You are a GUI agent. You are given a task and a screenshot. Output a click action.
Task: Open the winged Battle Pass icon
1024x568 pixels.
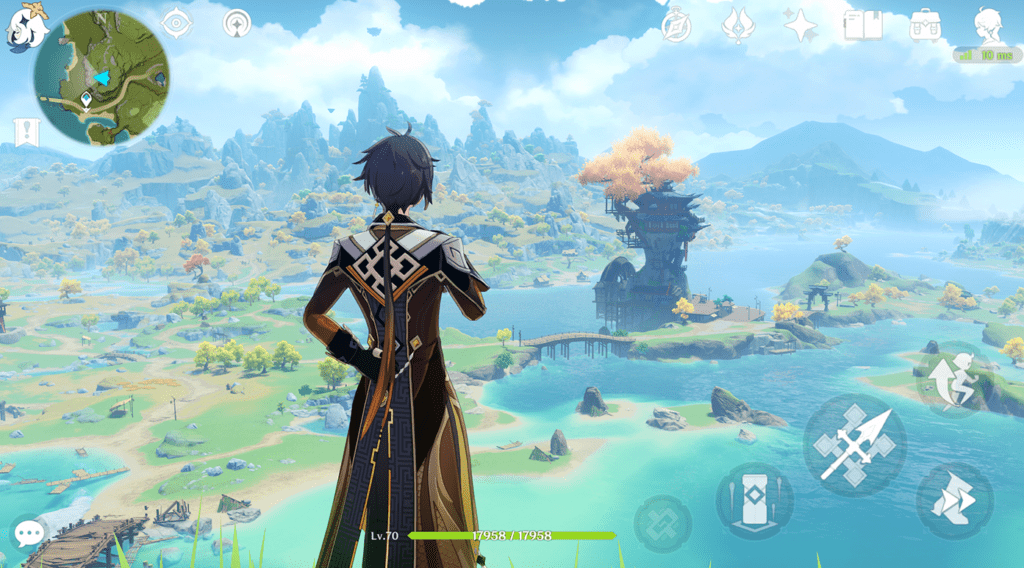738,25
